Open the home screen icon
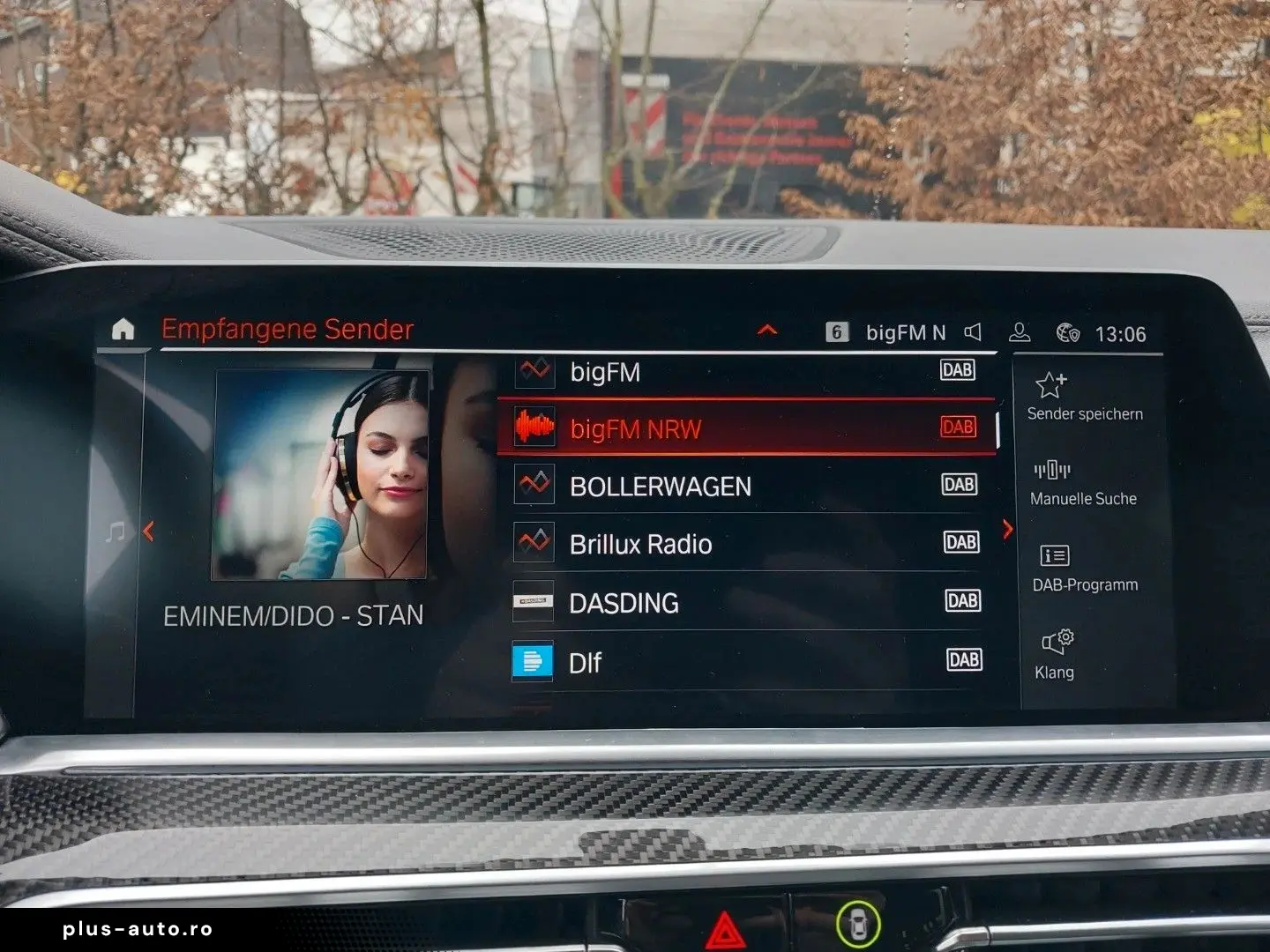This screenshot has width=1270, height=952. (123, 330)
